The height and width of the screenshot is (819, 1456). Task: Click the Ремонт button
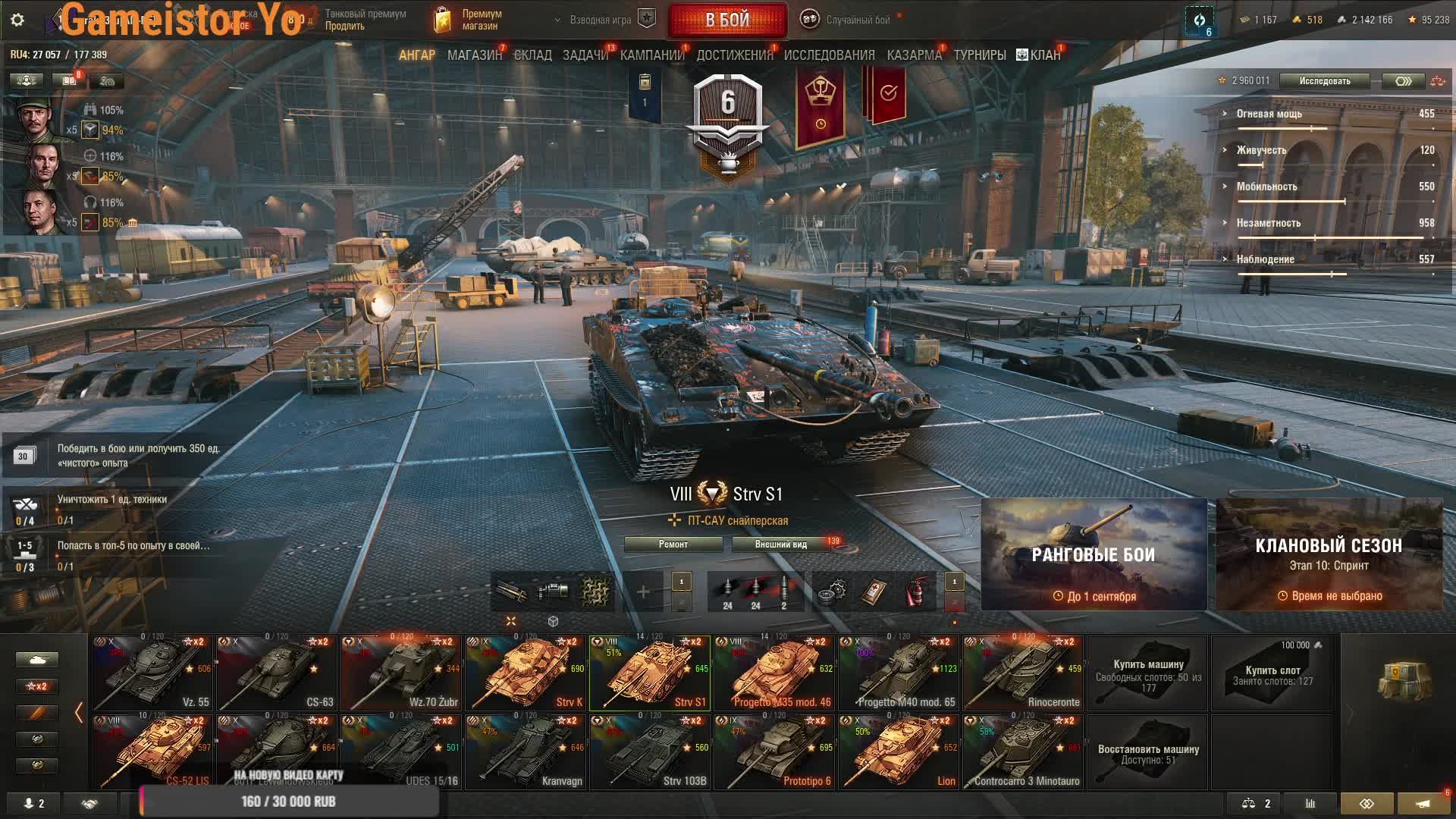(673, 544)
